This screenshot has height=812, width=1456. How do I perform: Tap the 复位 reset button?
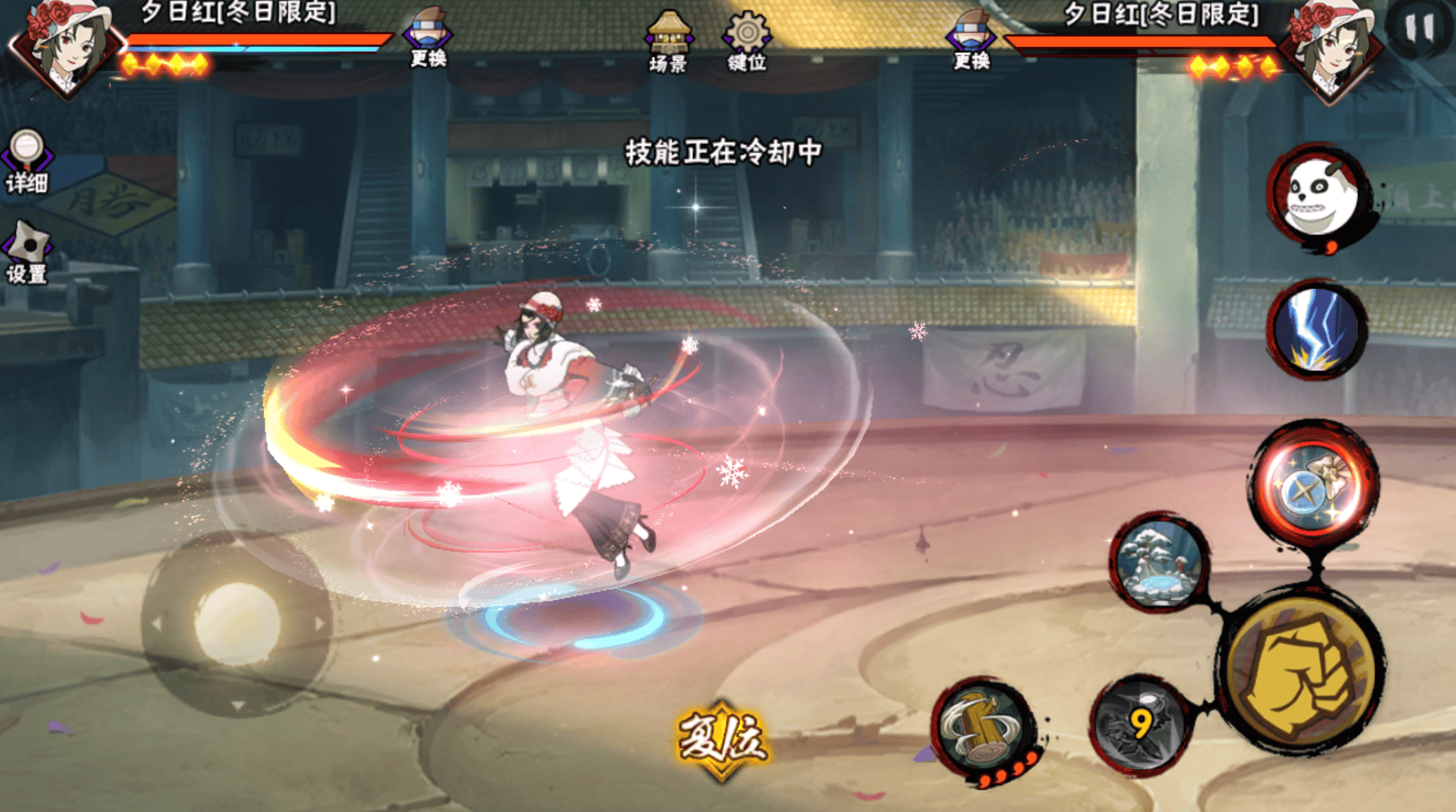[721, 739]
